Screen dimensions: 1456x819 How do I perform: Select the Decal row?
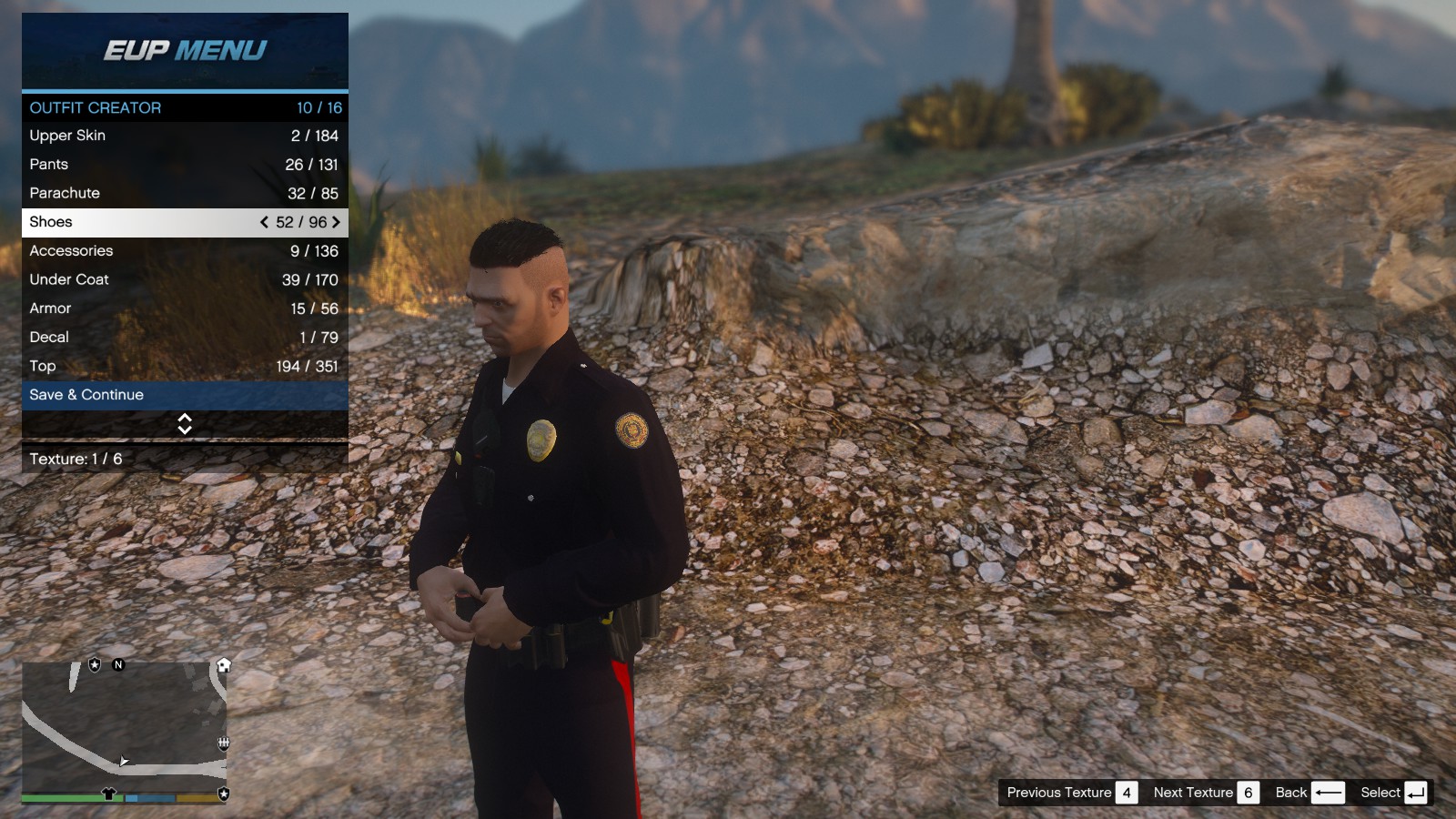pos(184,338)
